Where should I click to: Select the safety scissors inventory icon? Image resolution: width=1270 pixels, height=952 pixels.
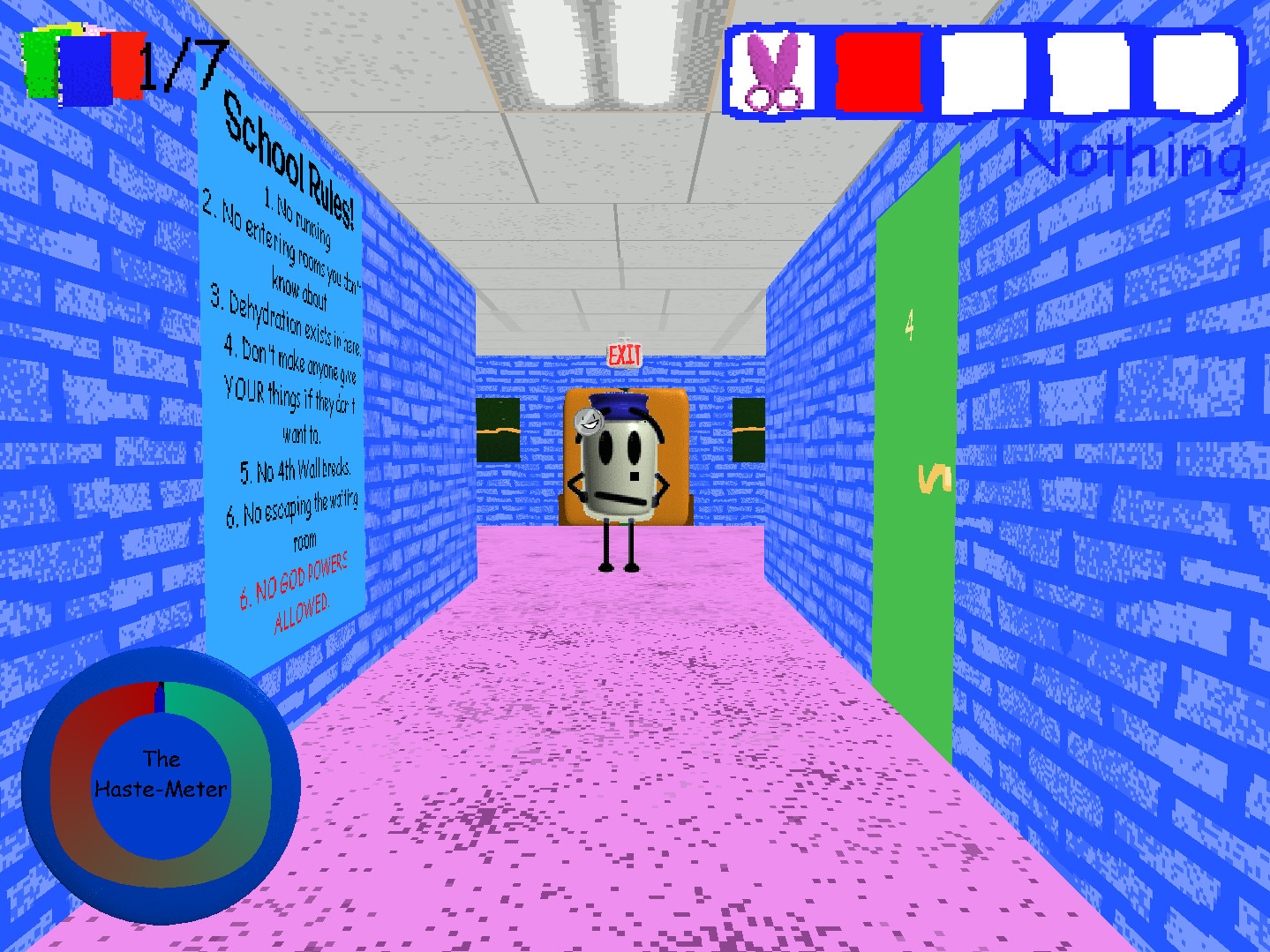point(773,71)
